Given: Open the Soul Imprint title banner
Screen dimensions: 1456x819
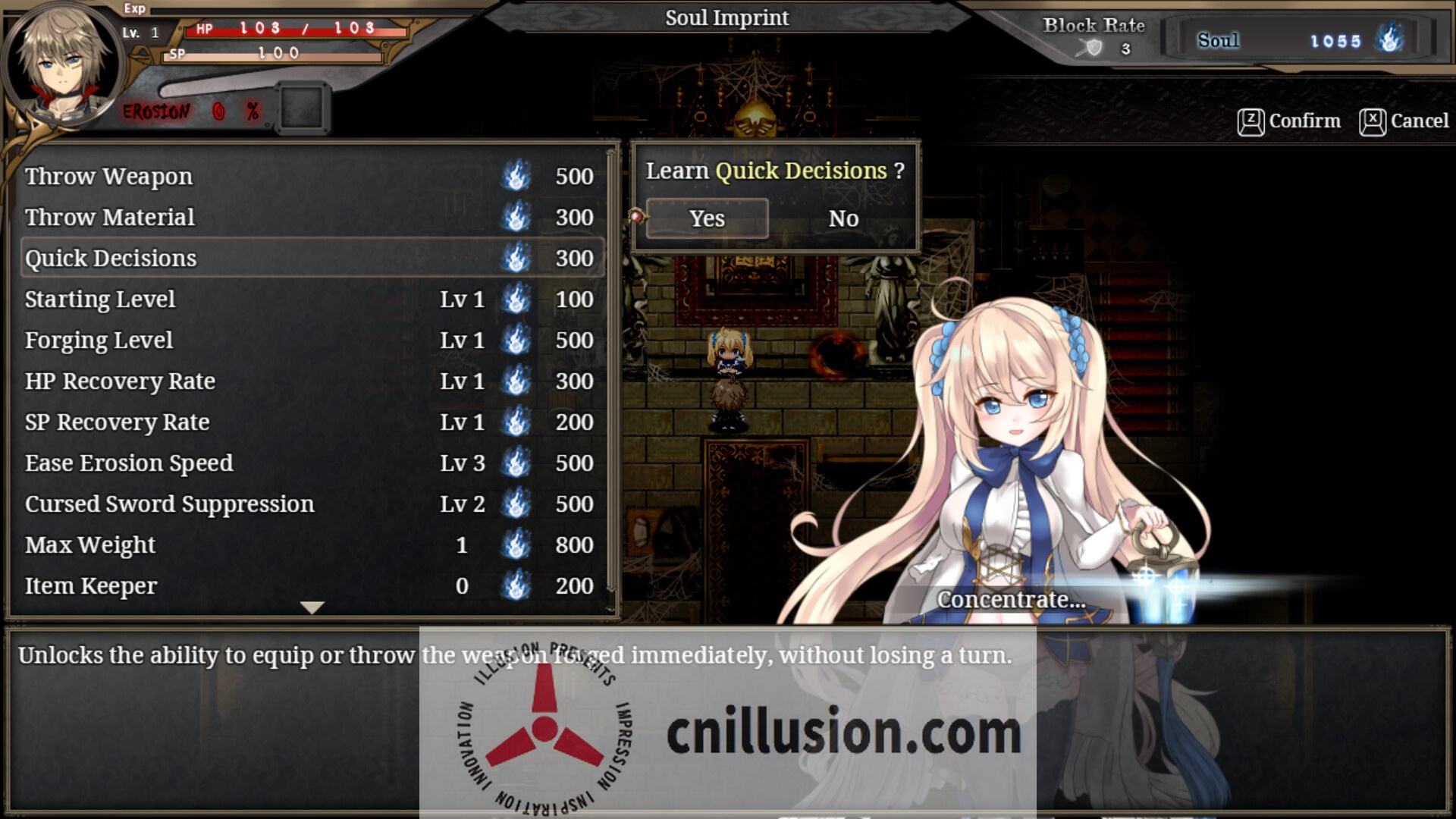Looking at the screenshot, I should 726,17.
